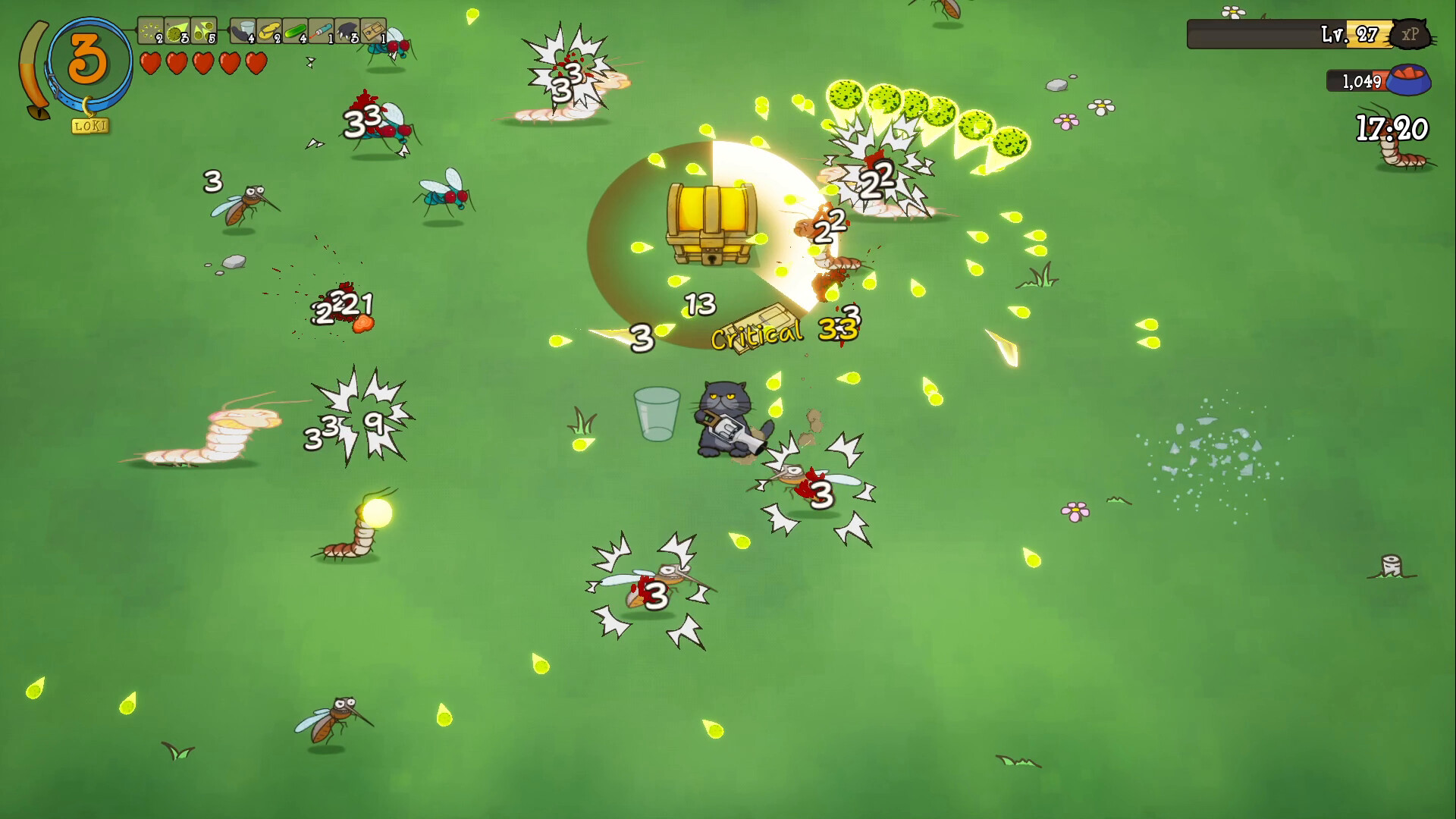1456x819 pixels.
Task: Select the mousetrap item slot
Action: [x=372, y=32]
